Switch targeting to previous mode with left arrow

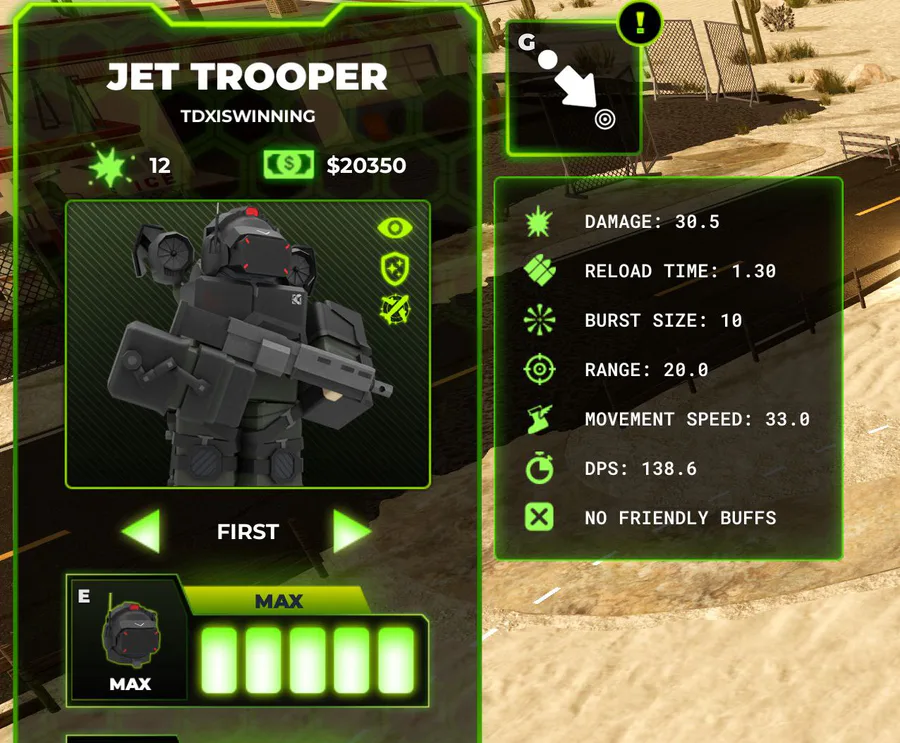pyautogui.click(x=141, y=531)
